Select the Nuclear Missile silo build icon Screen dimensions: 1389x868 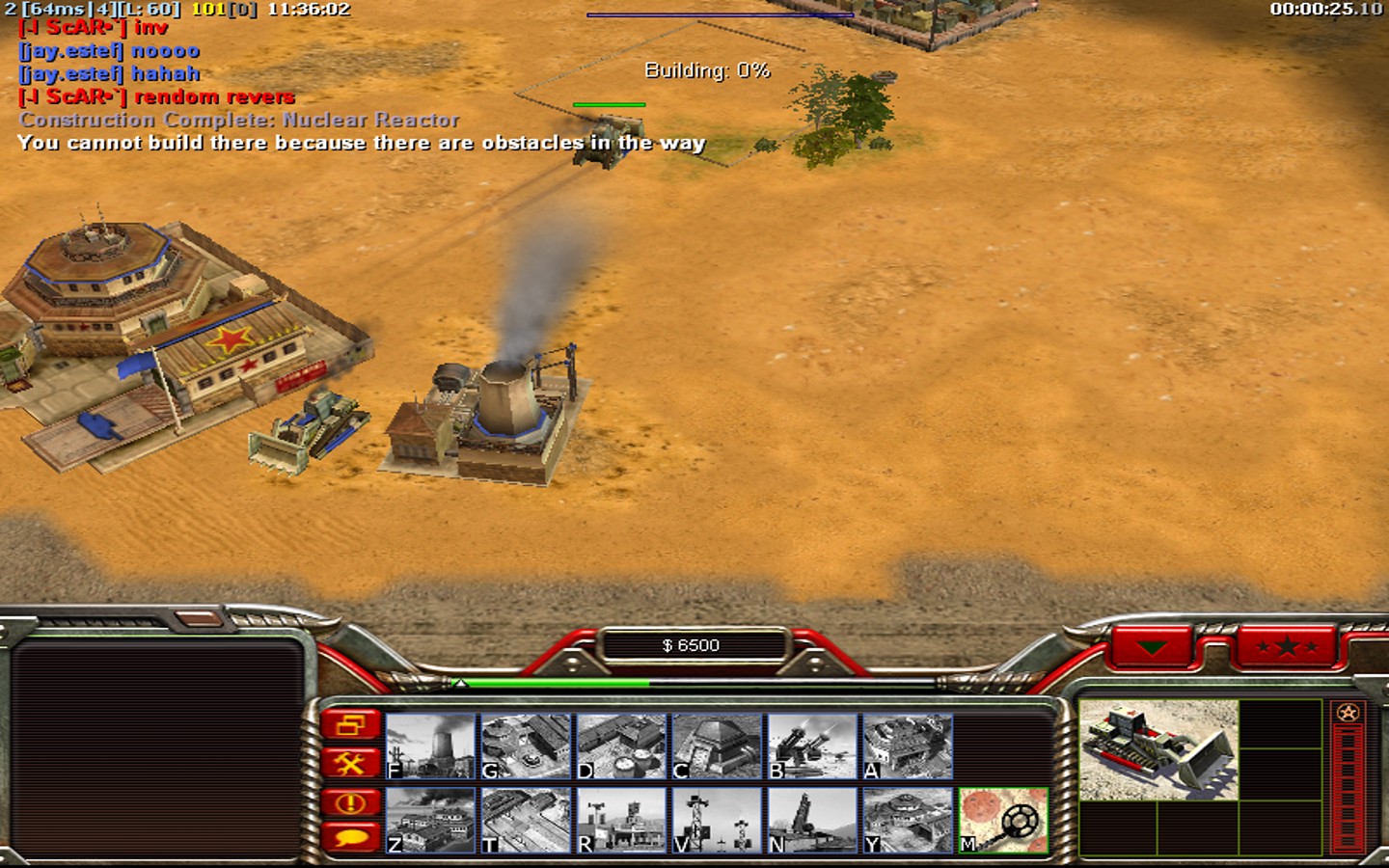click(x=812, y=820)
